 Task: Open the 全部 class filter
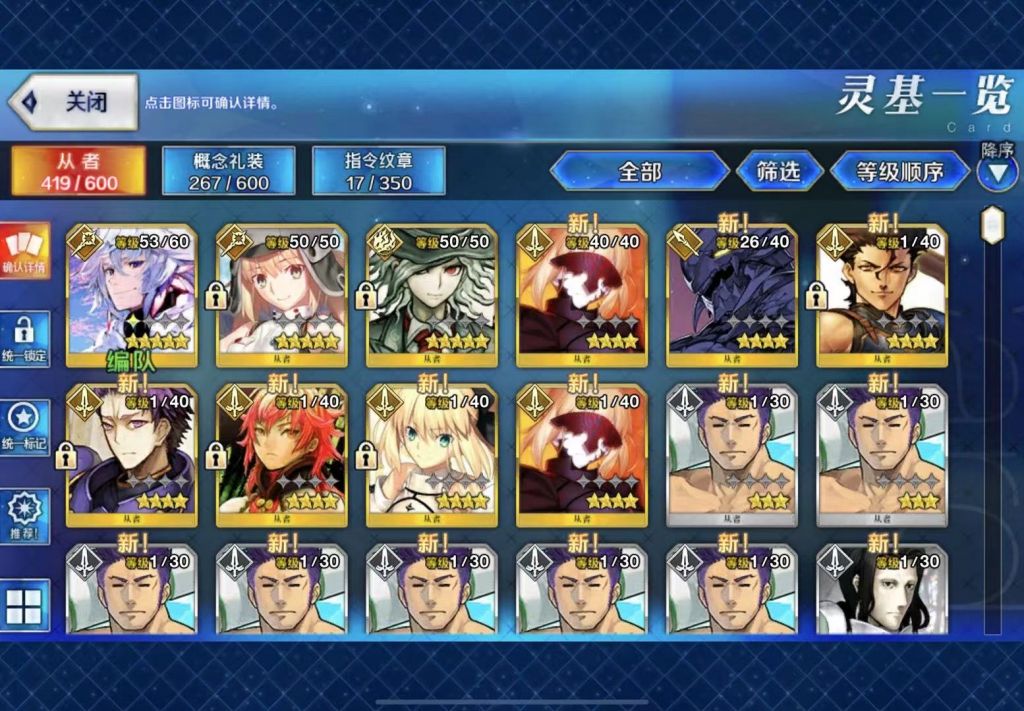pos(640,171)
